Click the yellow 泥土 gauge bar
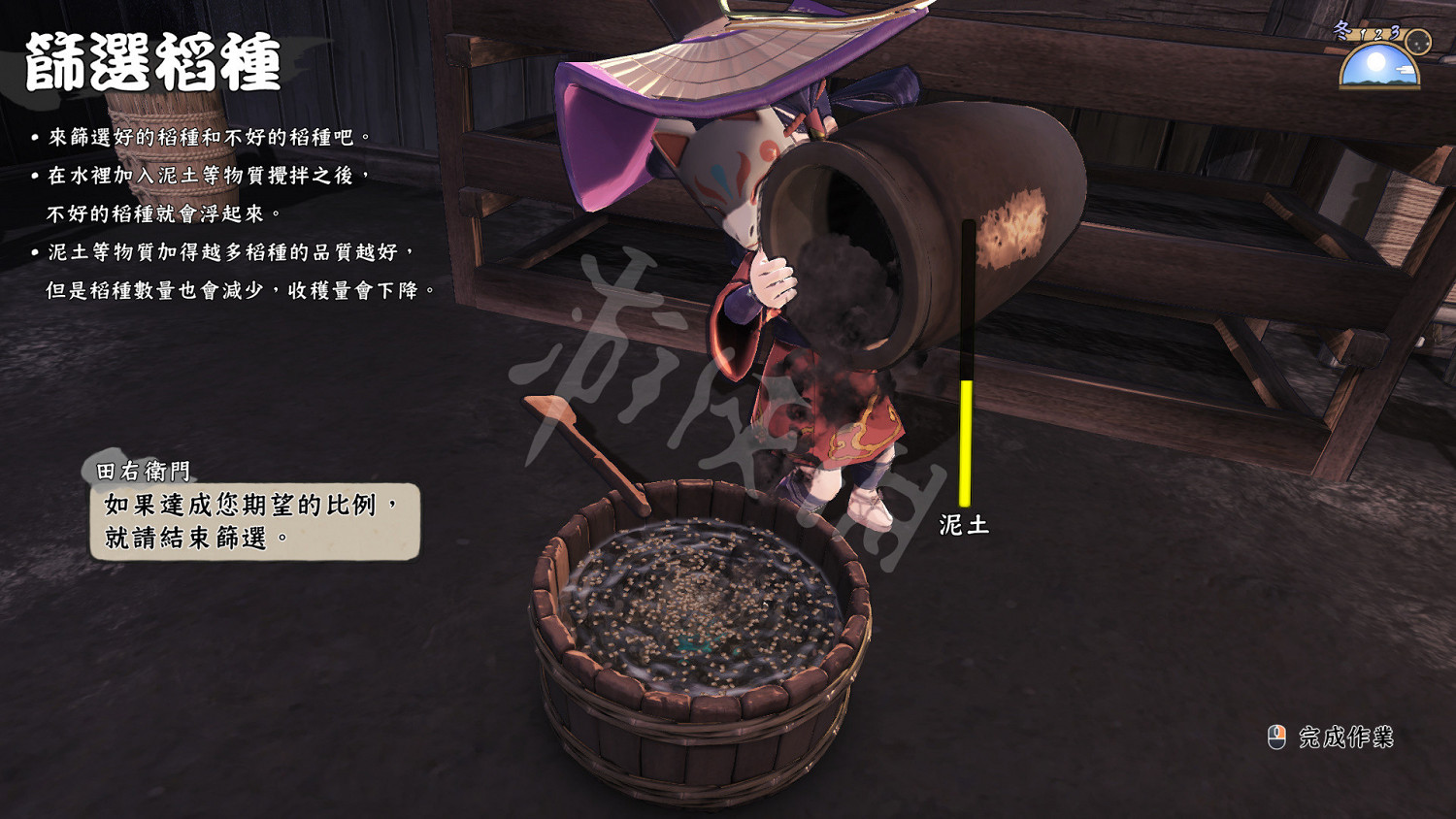The image size is (1456, 819). tap(967, 442)
